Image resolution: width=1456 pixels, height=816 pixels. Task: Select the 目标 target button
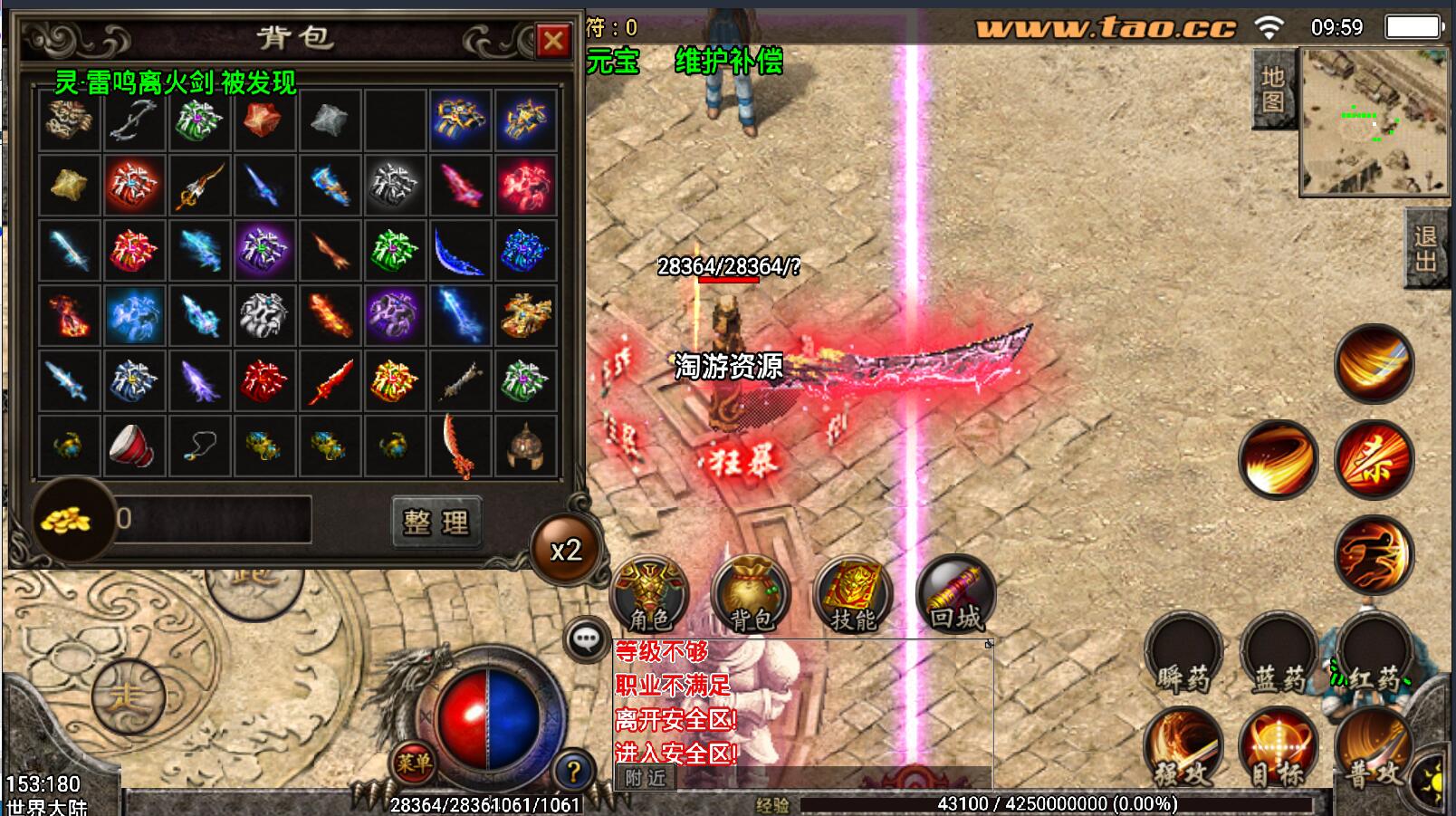[x=1279, y=750]
